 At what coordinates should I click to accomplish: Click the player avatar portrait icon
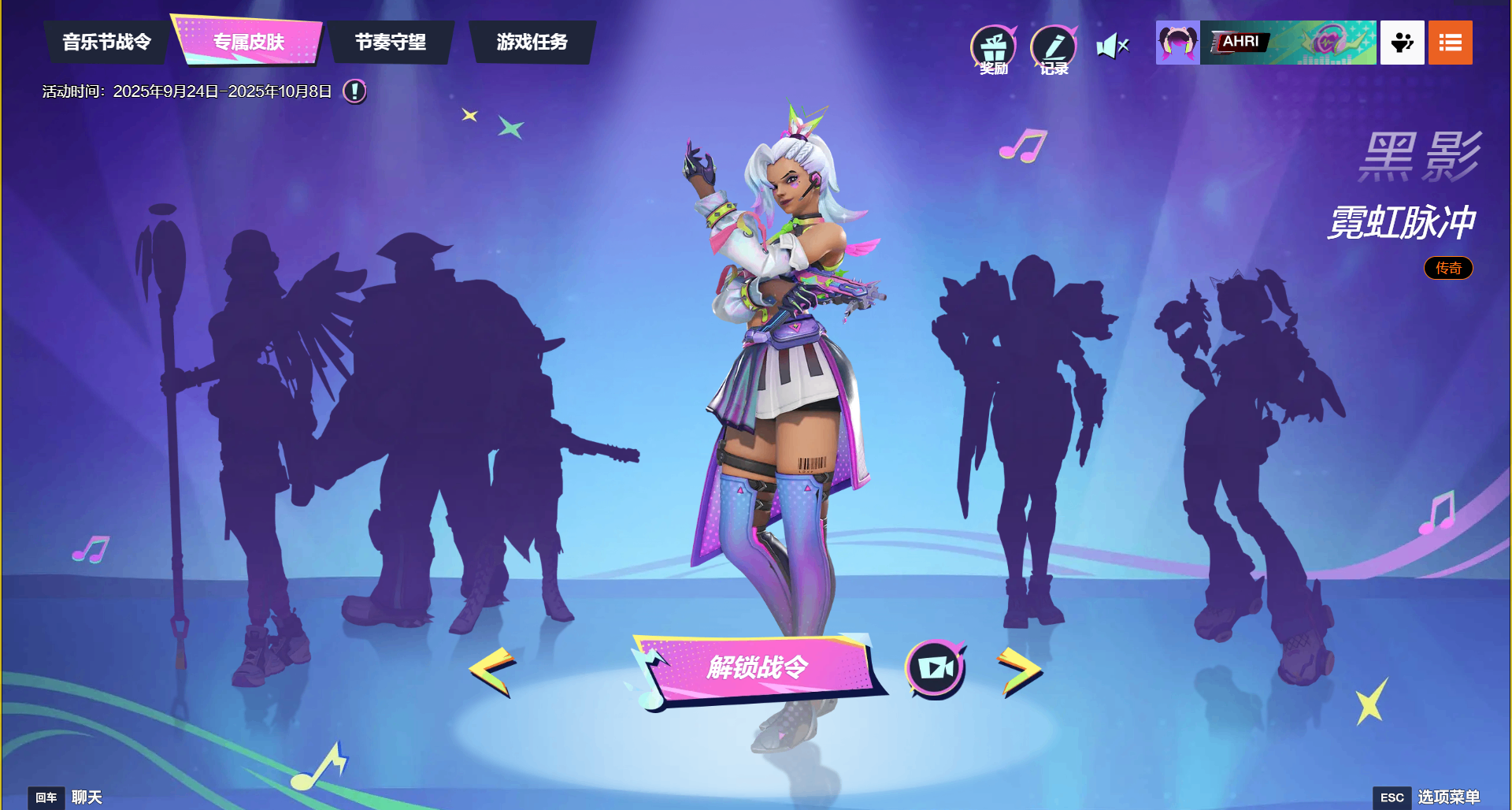coord(1177,43)
